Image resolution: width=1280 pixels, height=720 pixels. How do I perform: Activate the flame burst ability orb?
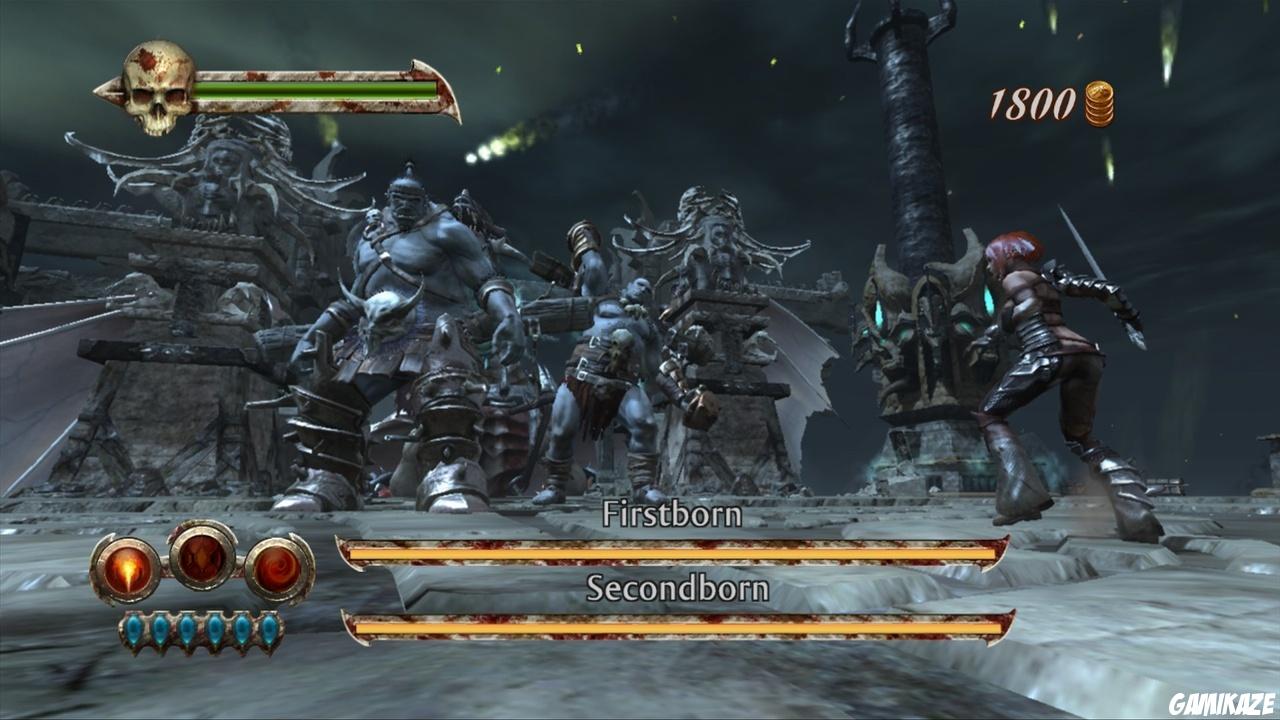[128, 569]
